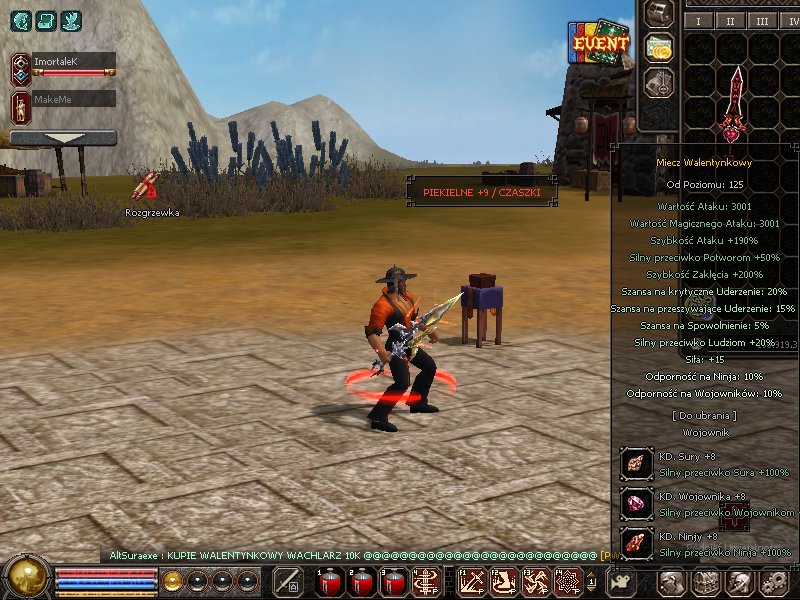Click the key and safe side button
Screen dimensions: 800x600
pos(658,81)
